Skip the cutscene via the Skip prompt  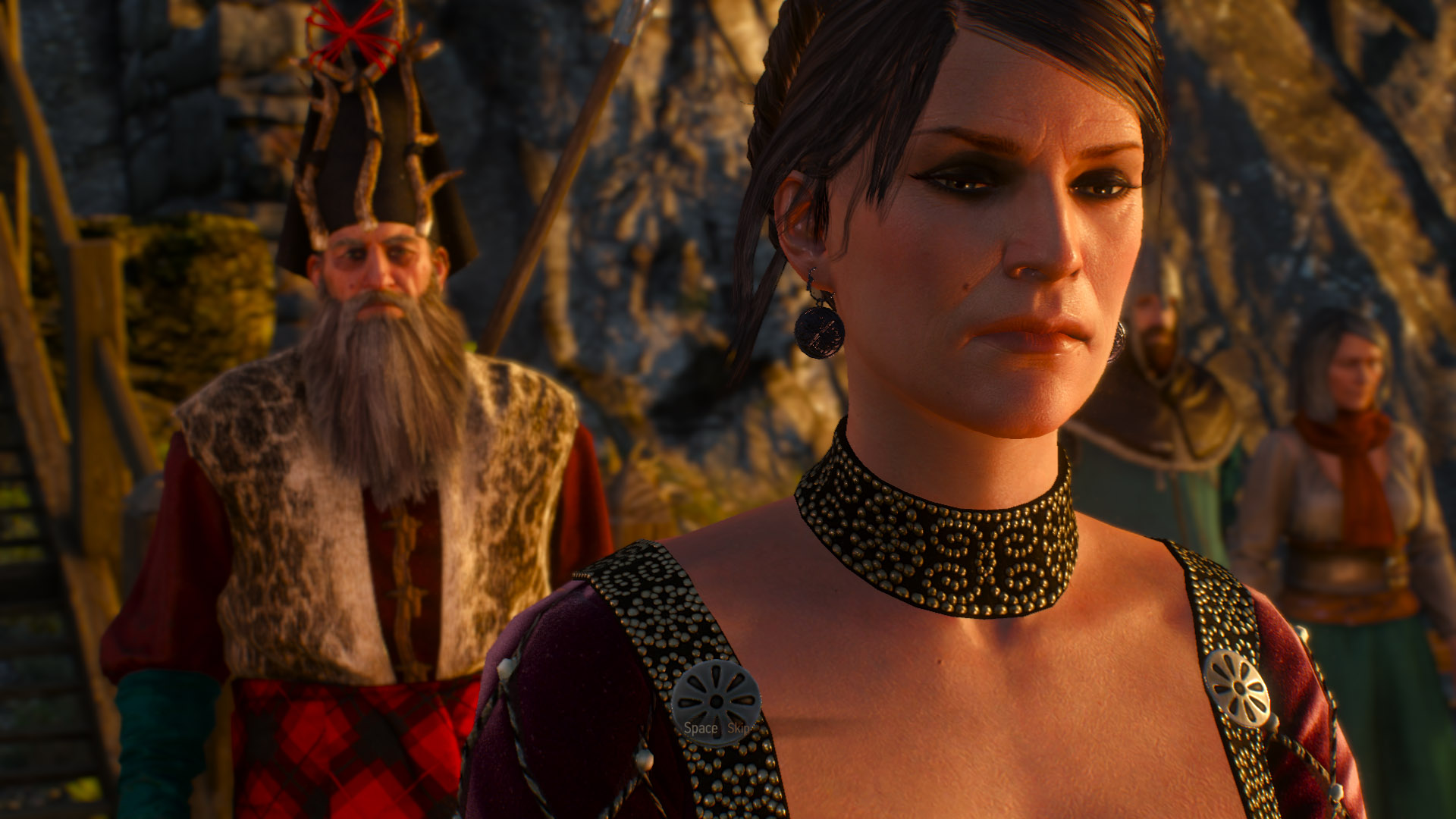click(x=738, y=728)
